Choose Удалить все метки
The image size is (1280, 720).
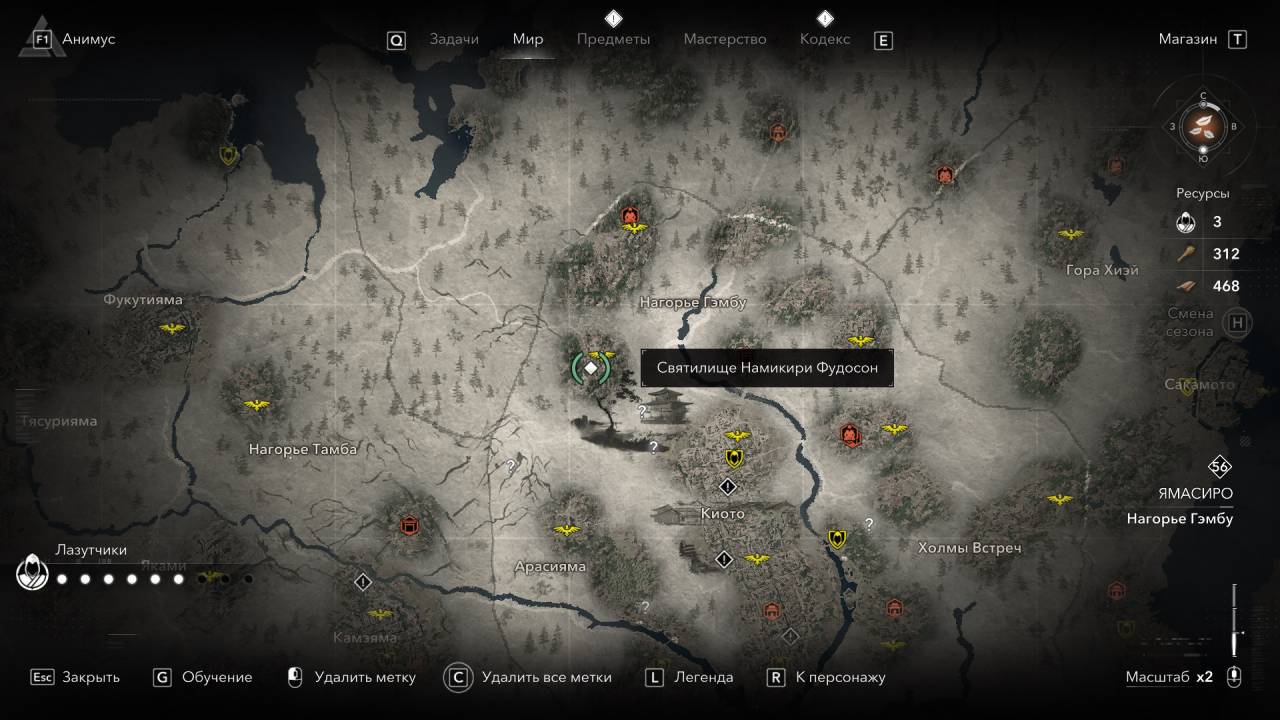(x=530, y=677)
